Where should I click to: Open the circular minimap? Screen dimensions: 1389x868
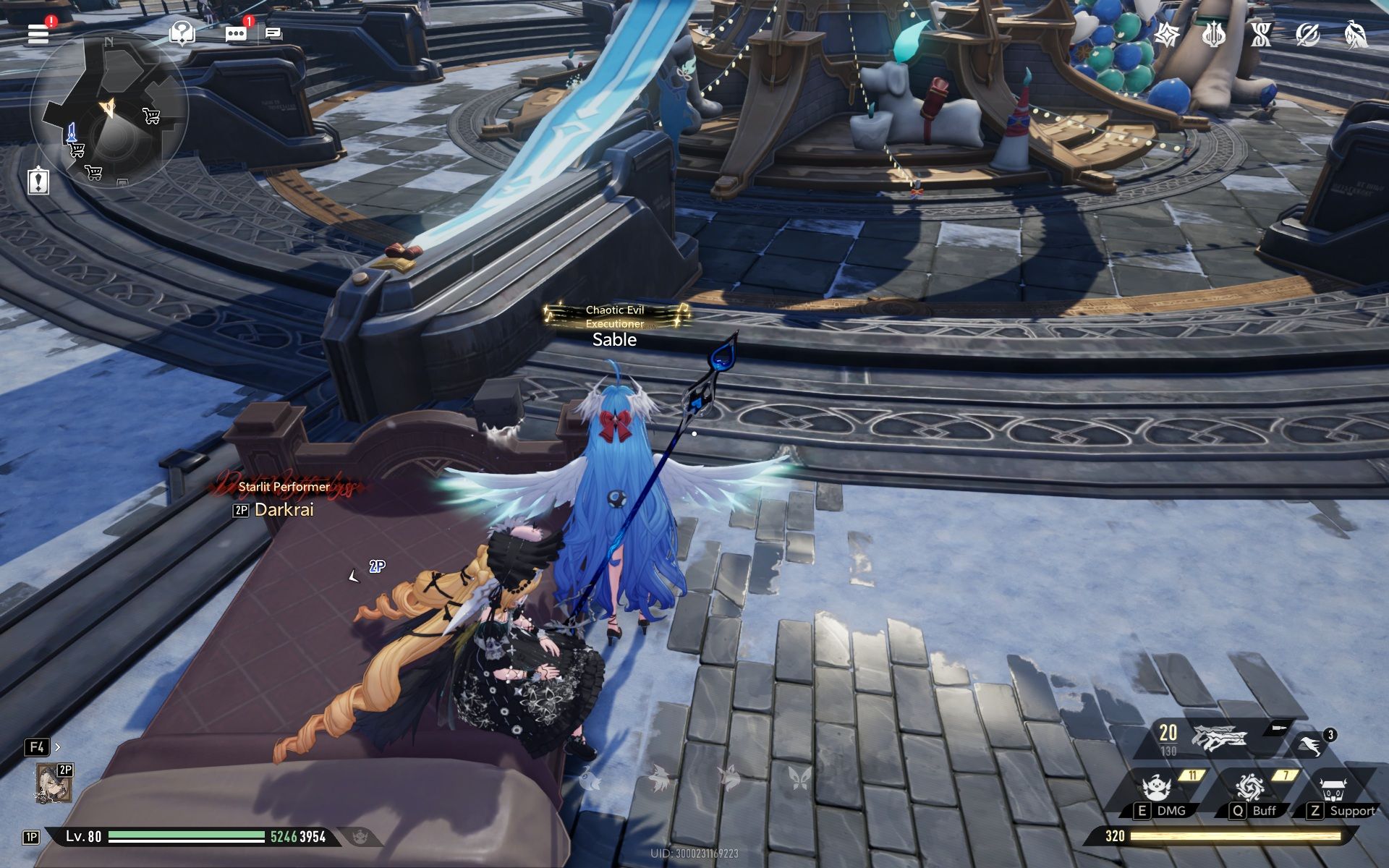pos(109,110)
